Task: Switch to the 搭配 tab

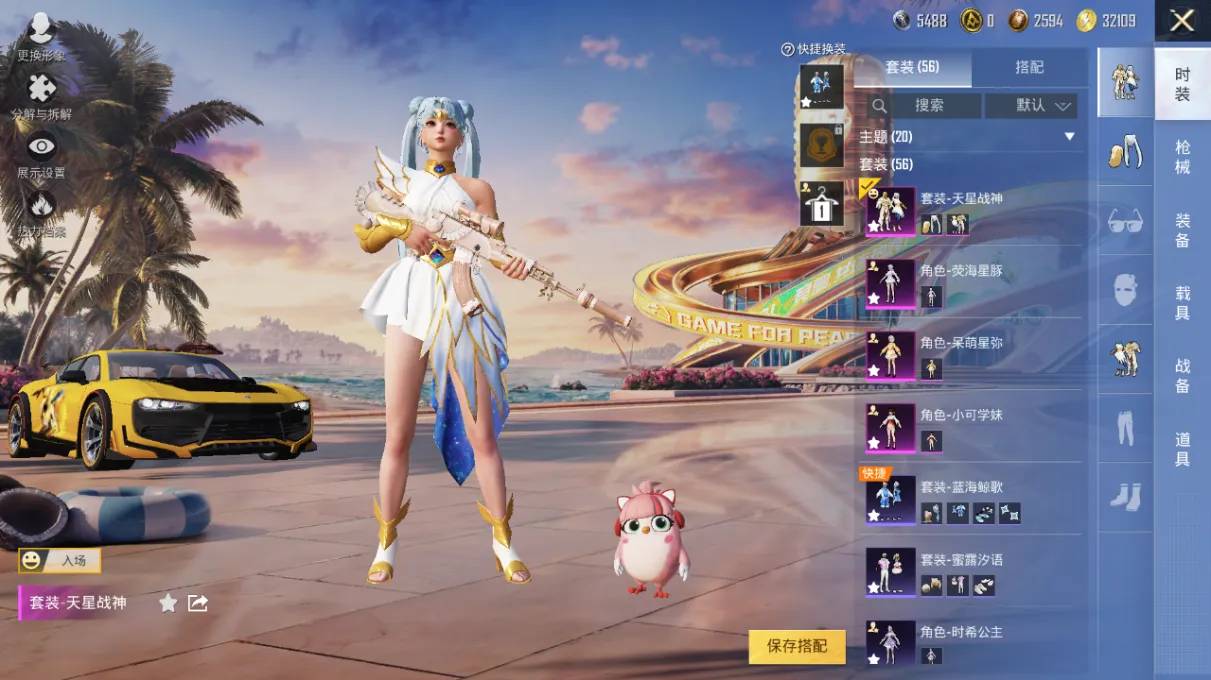Action: 1029,67
